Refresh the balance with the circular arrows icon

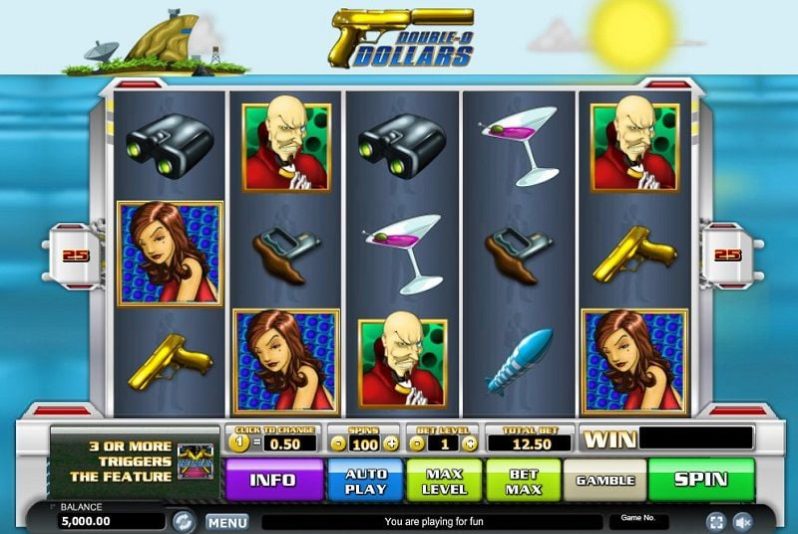(x=183, y=521)
